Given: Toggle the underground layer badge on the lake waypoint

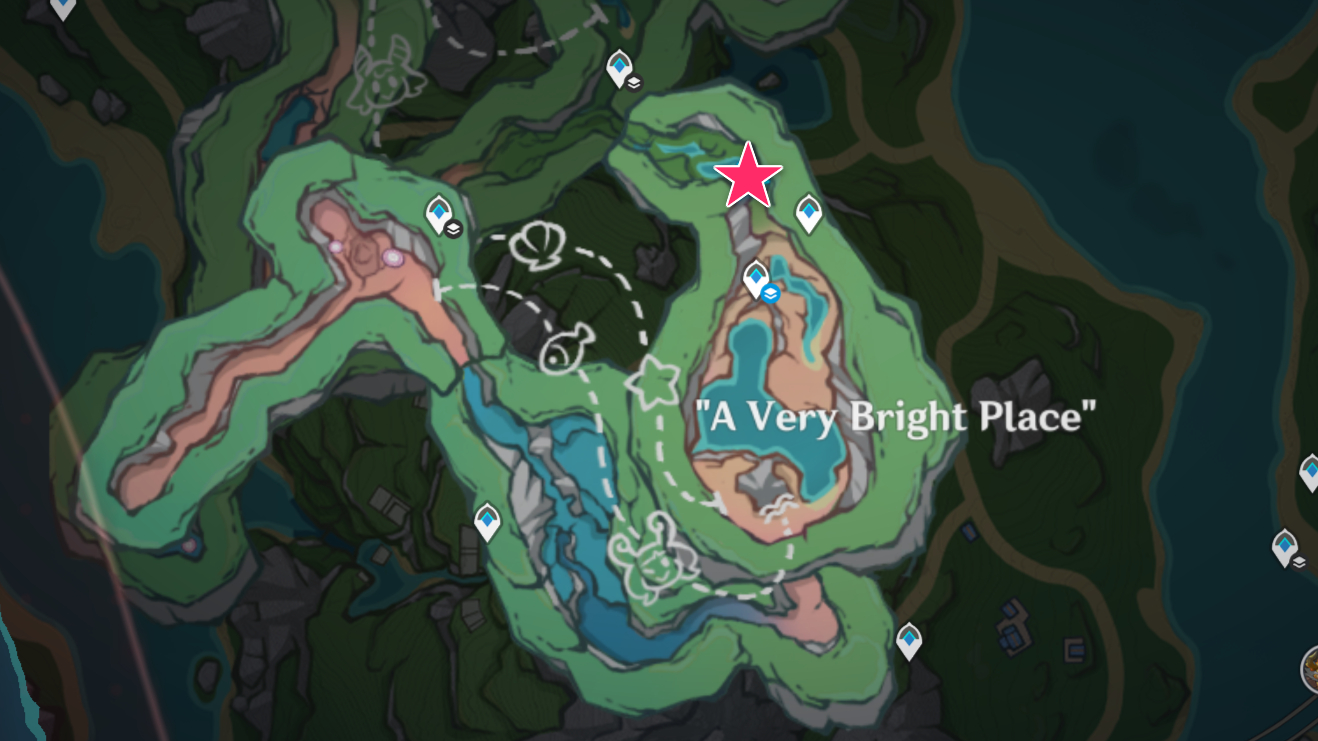Looking at the screenshot, I should (770, 295).
